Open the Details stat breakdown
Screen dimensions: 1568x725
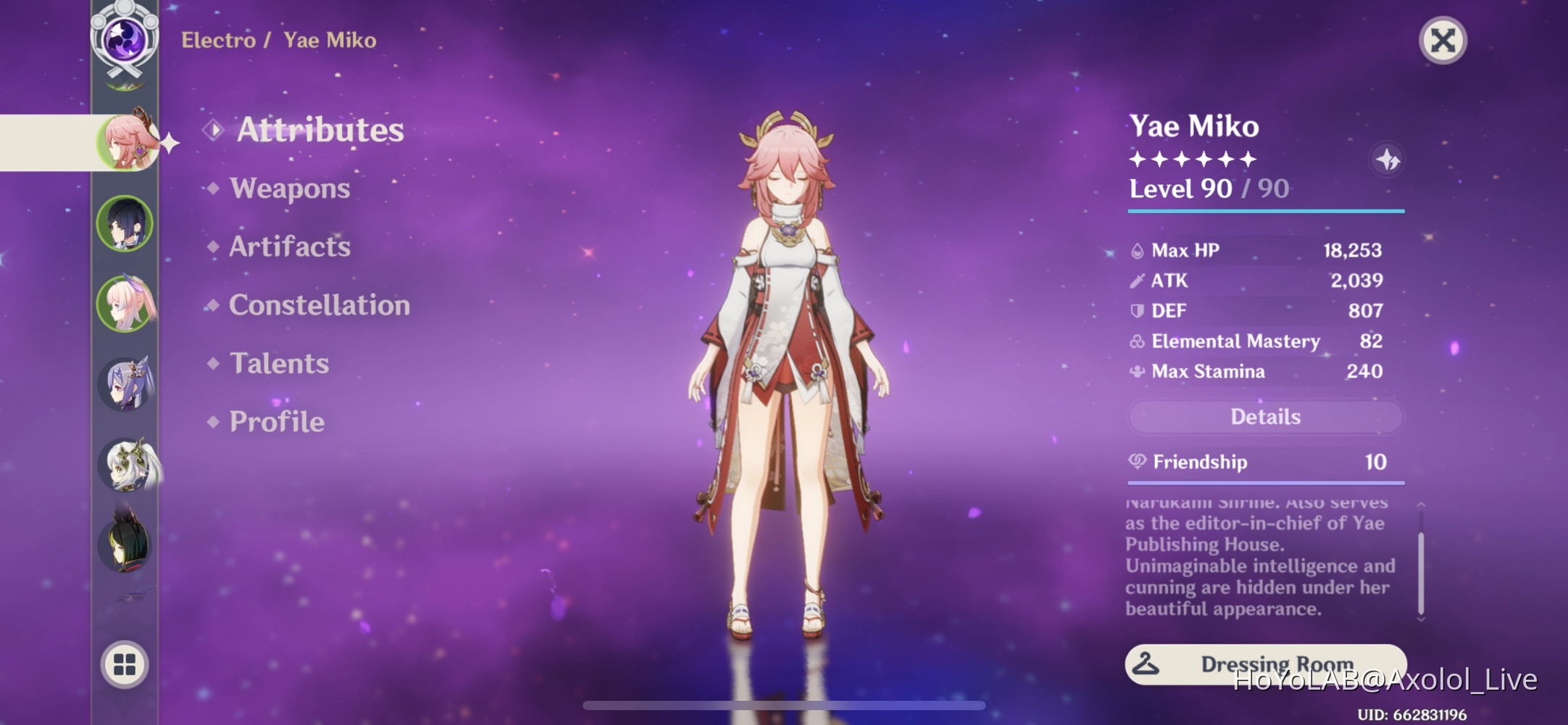tap(1264, 416)
